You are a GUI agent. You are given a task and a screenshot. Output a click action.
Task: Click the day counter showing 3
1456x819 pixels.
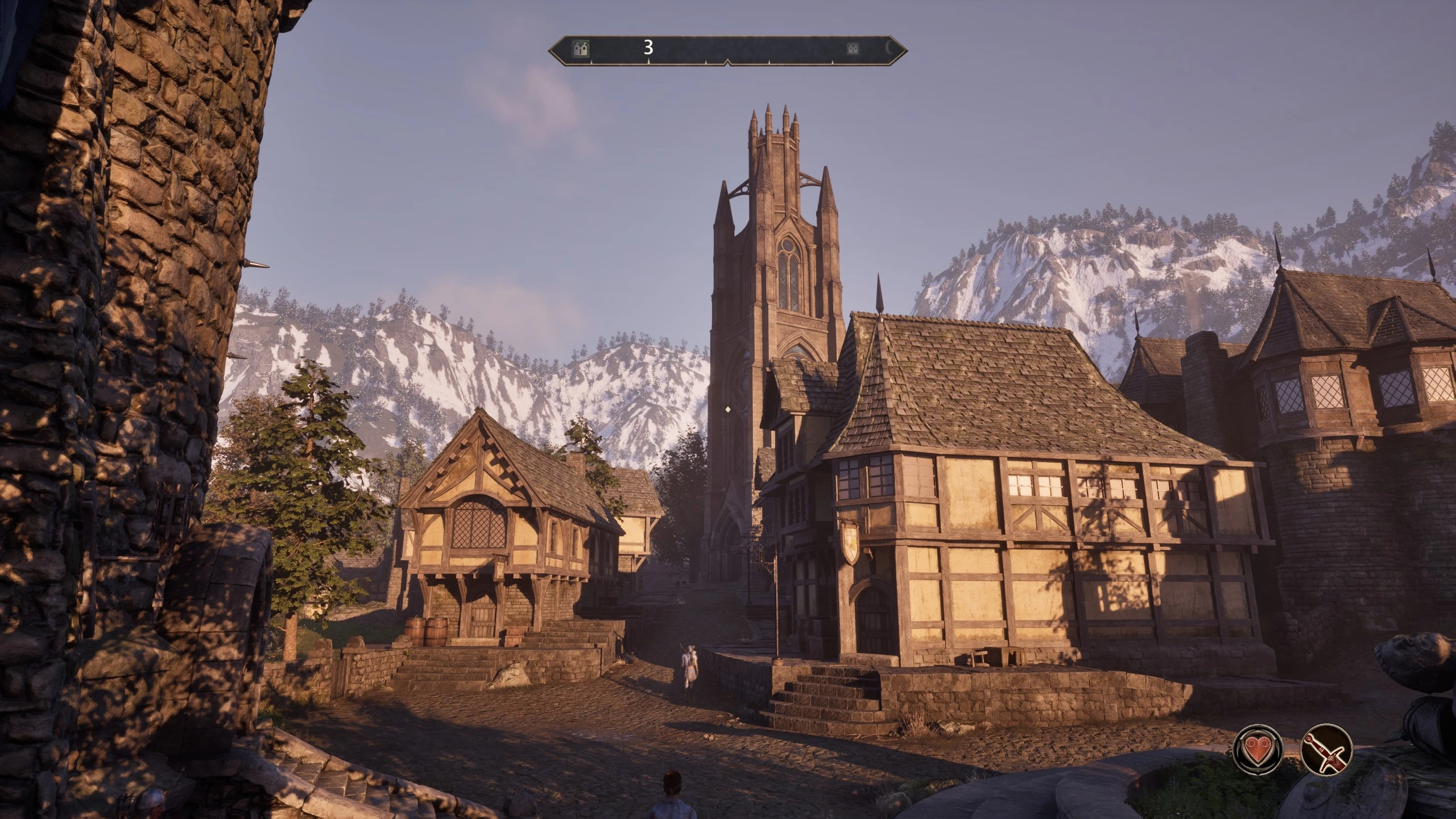[647, 48]
